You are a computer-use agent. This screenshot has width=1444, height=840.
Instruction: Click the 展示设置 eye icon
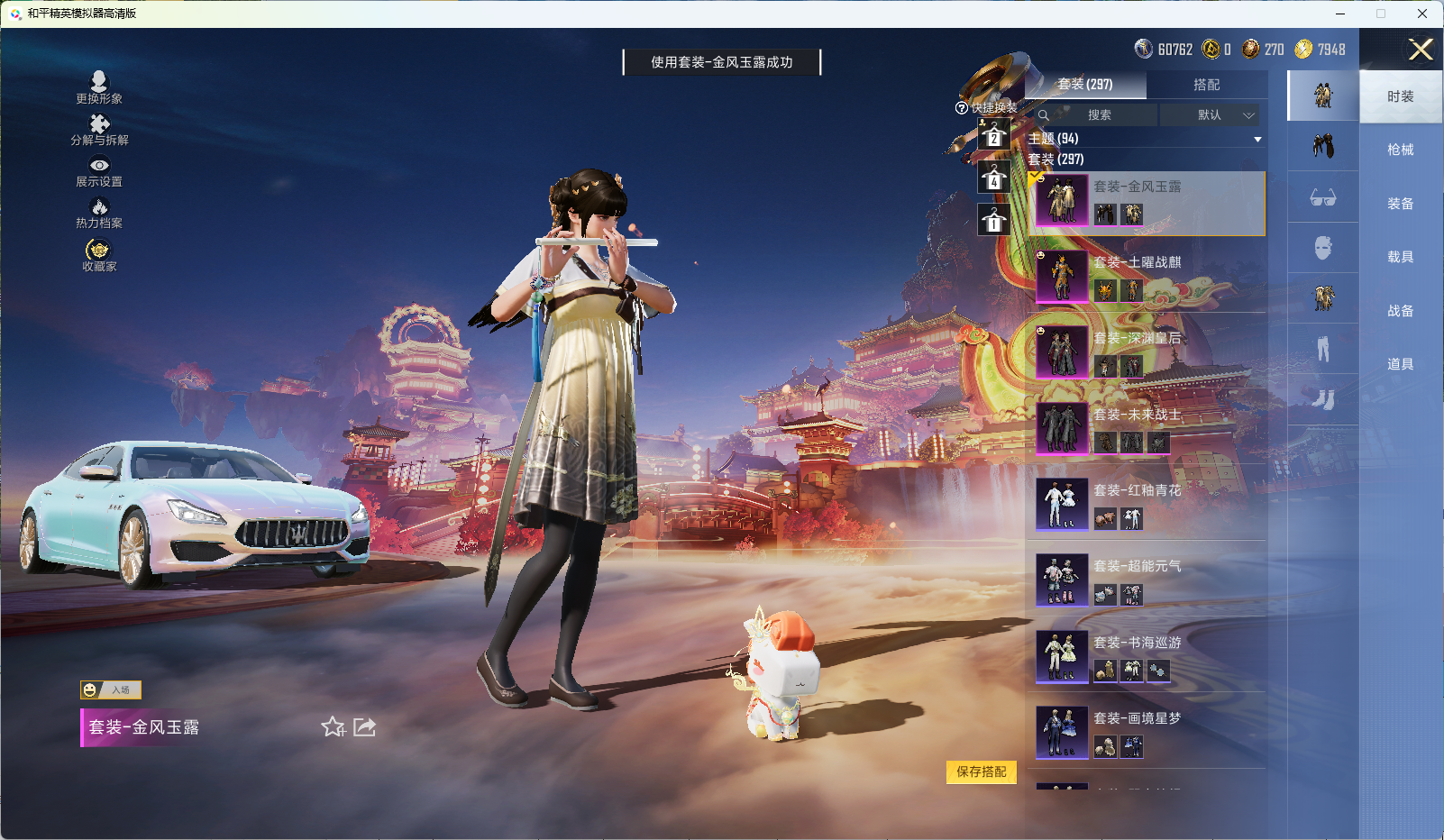pyautogui.click(x=99, y=169)
